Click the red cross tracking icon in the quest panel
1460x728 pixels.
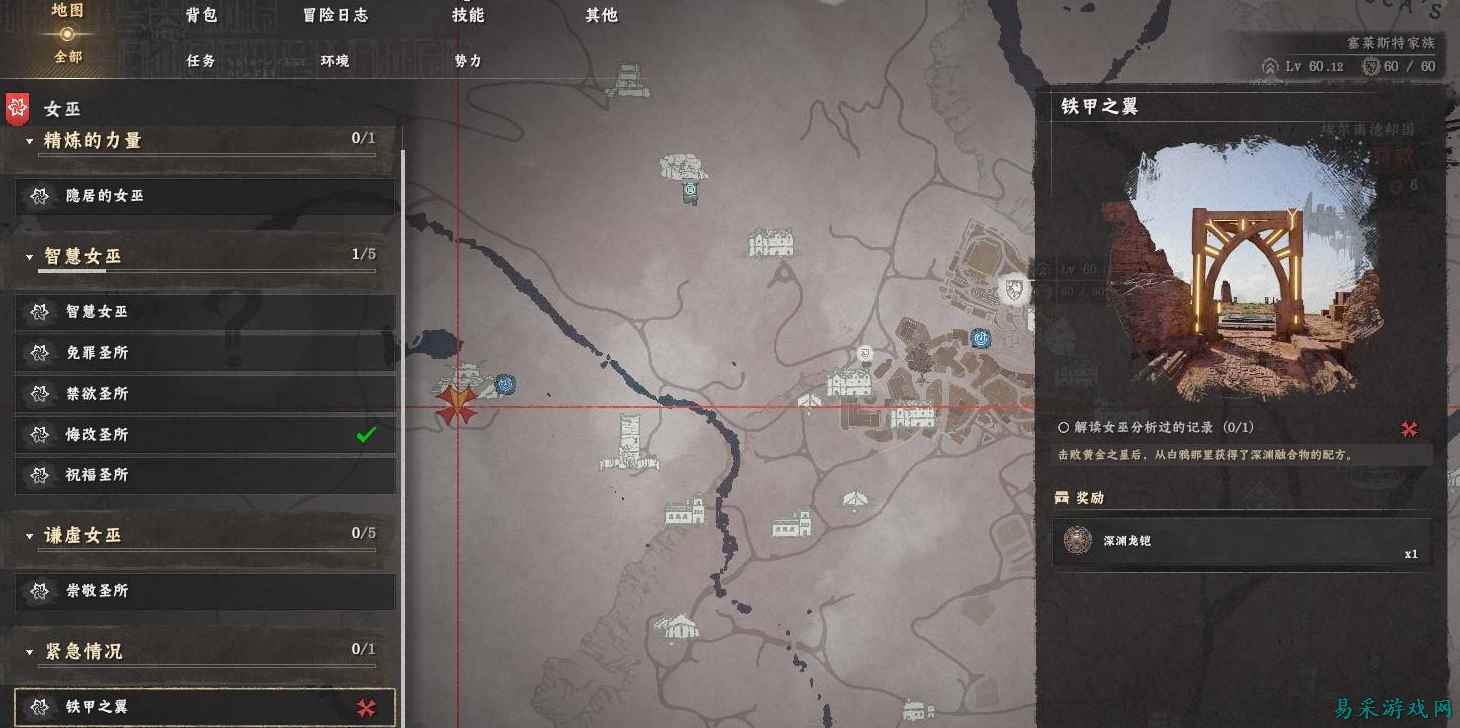(1409, 428)
